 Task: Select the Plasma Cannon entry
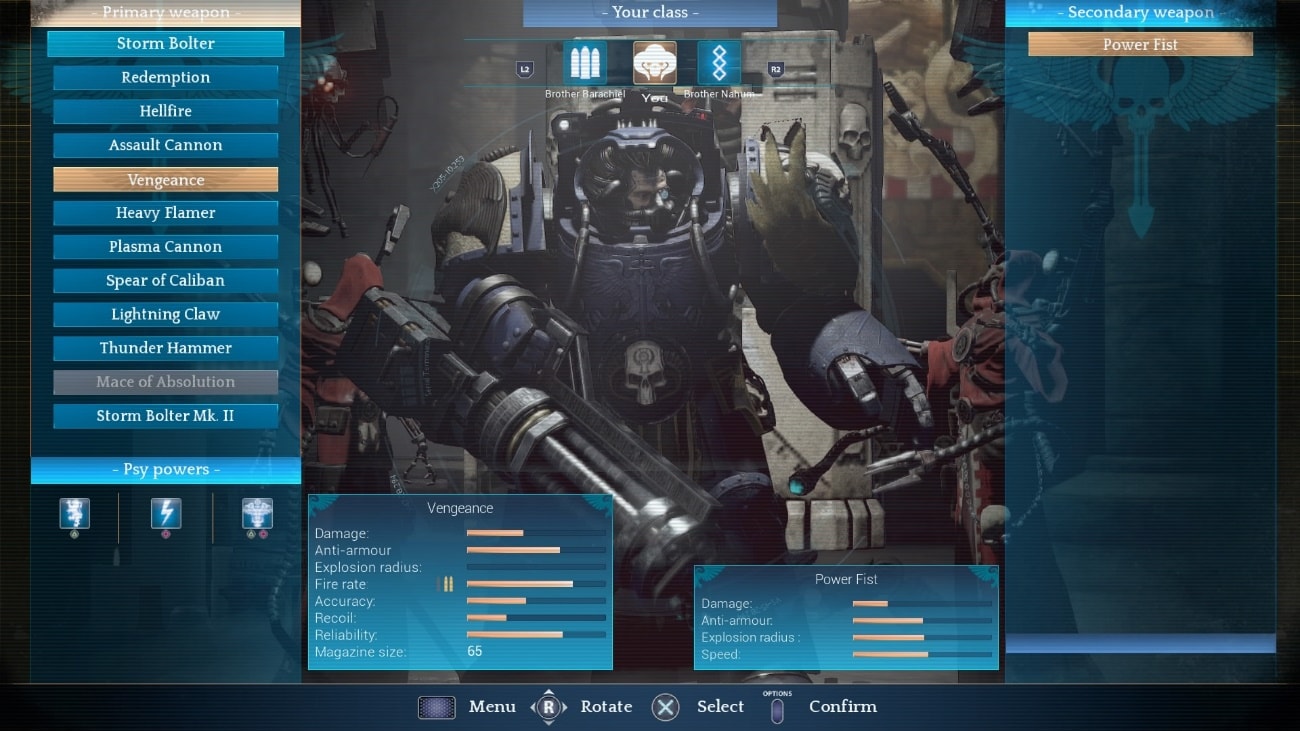pos(165,247)
